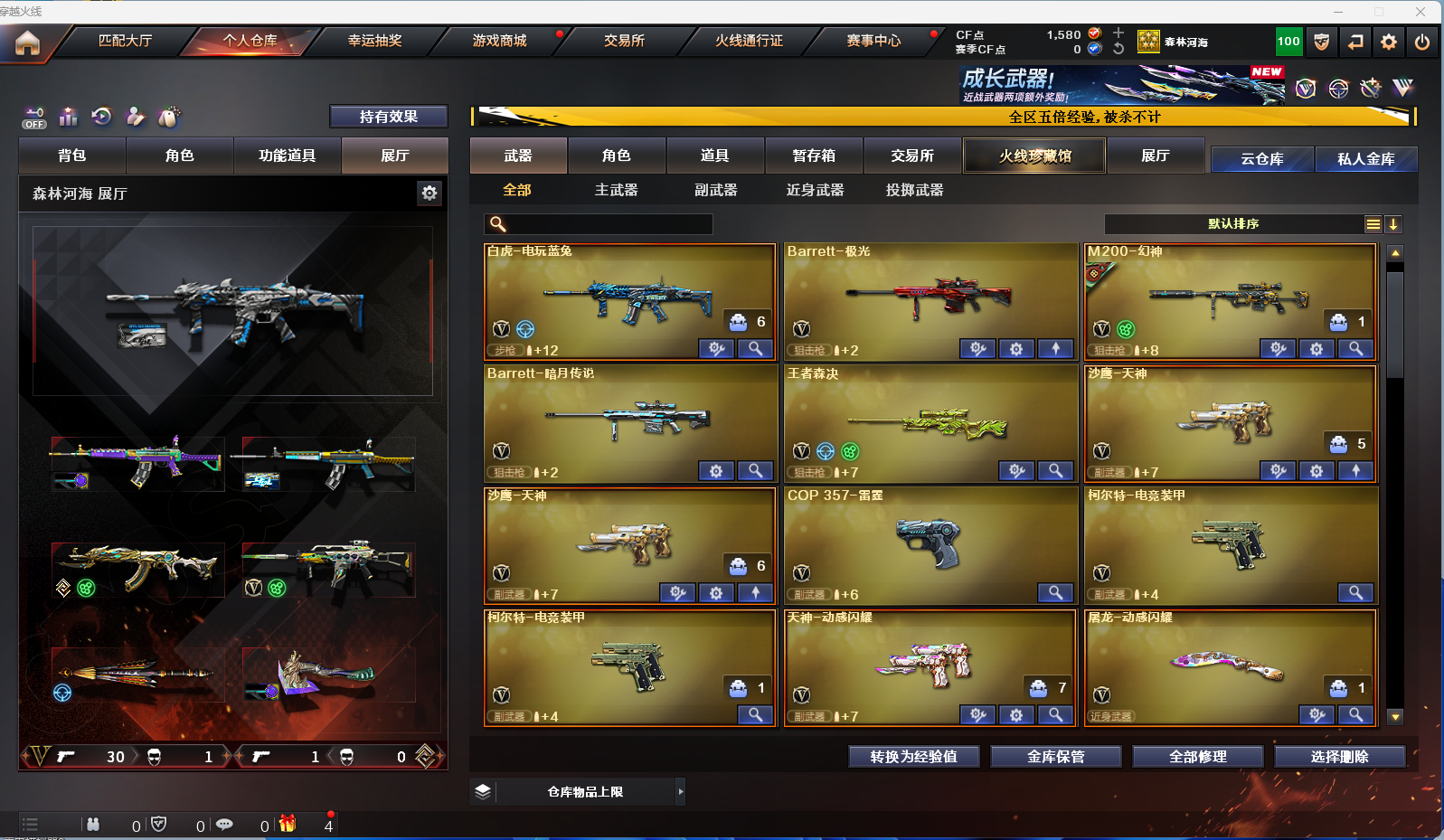The width and height of the screenshot is (1444, 840).
Task: Close the game window
Action: 1420,12
